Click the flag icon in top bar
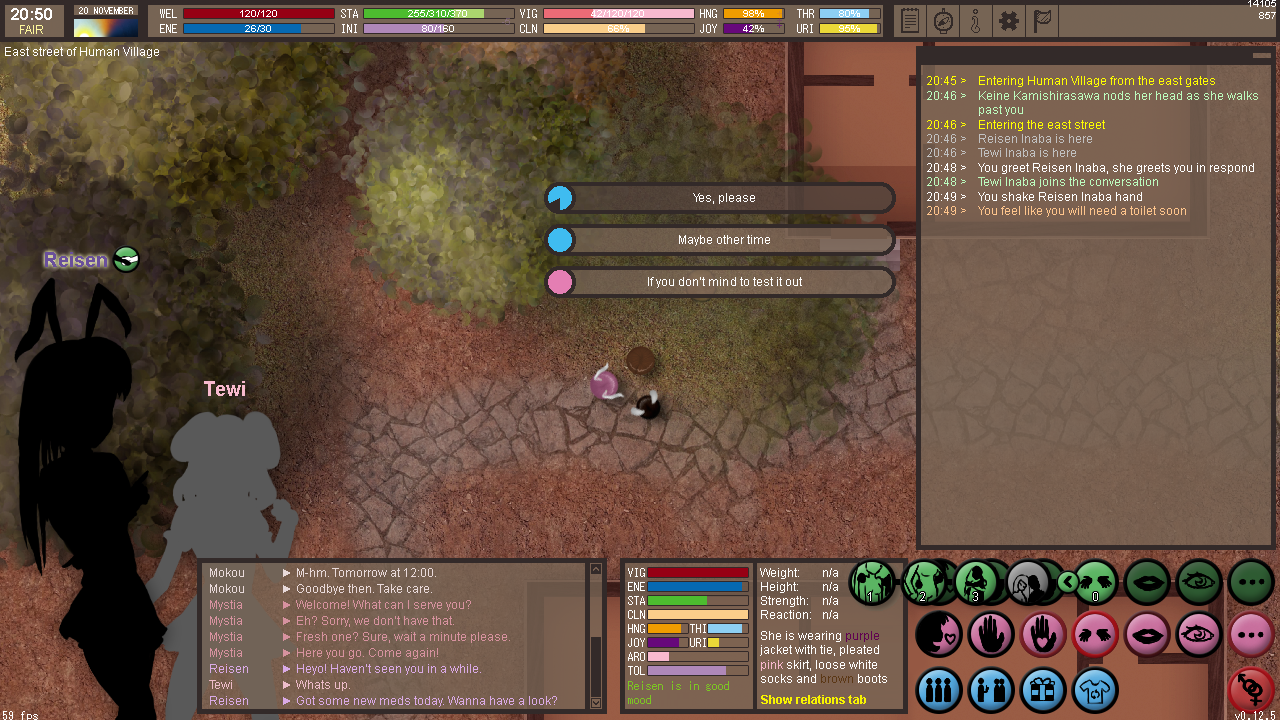Screen dimensions: 1280x720 click(1041, 20)
